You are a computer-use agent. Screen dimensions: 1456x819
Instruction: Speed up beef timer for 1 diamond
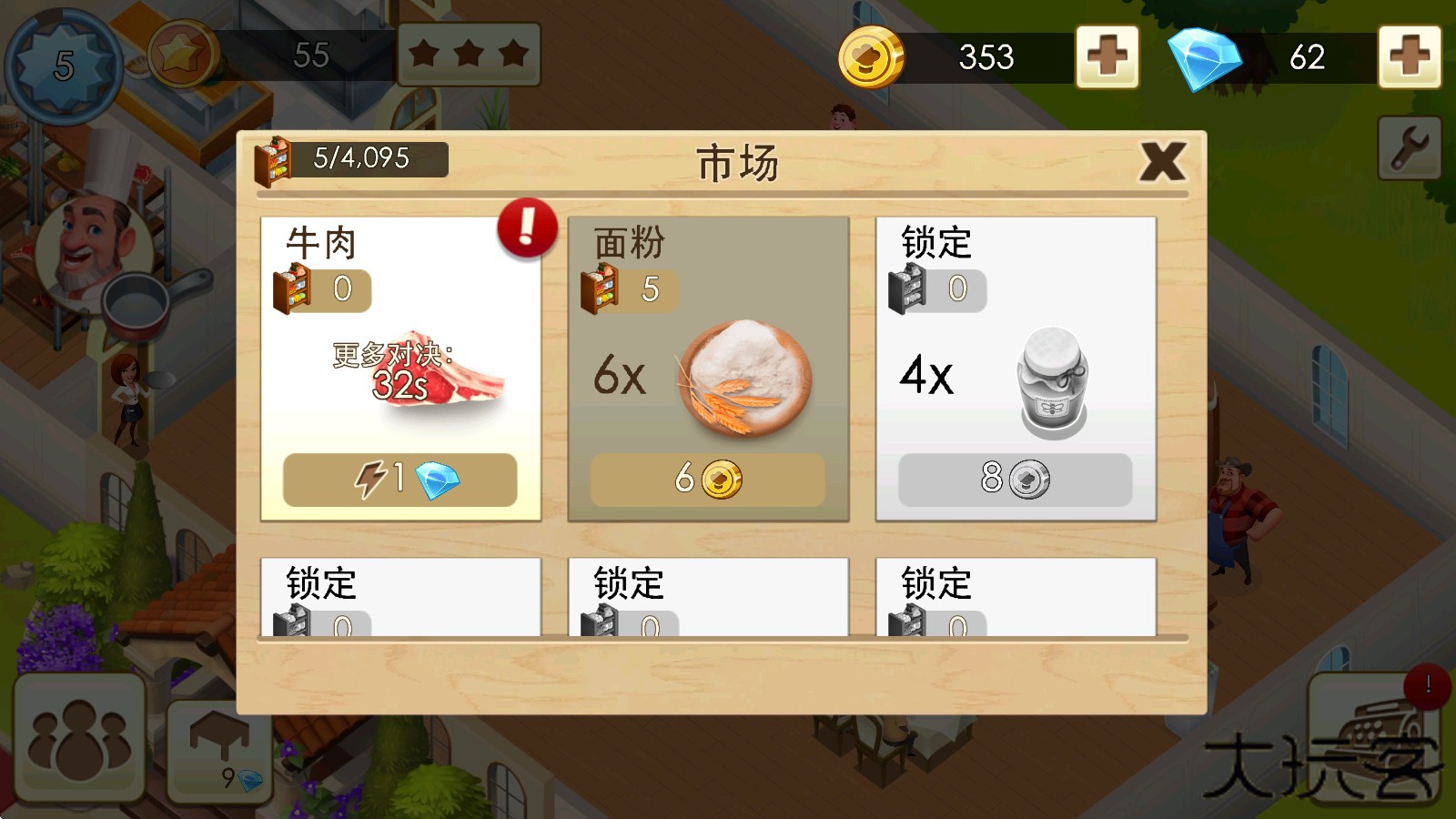point(399,480)
